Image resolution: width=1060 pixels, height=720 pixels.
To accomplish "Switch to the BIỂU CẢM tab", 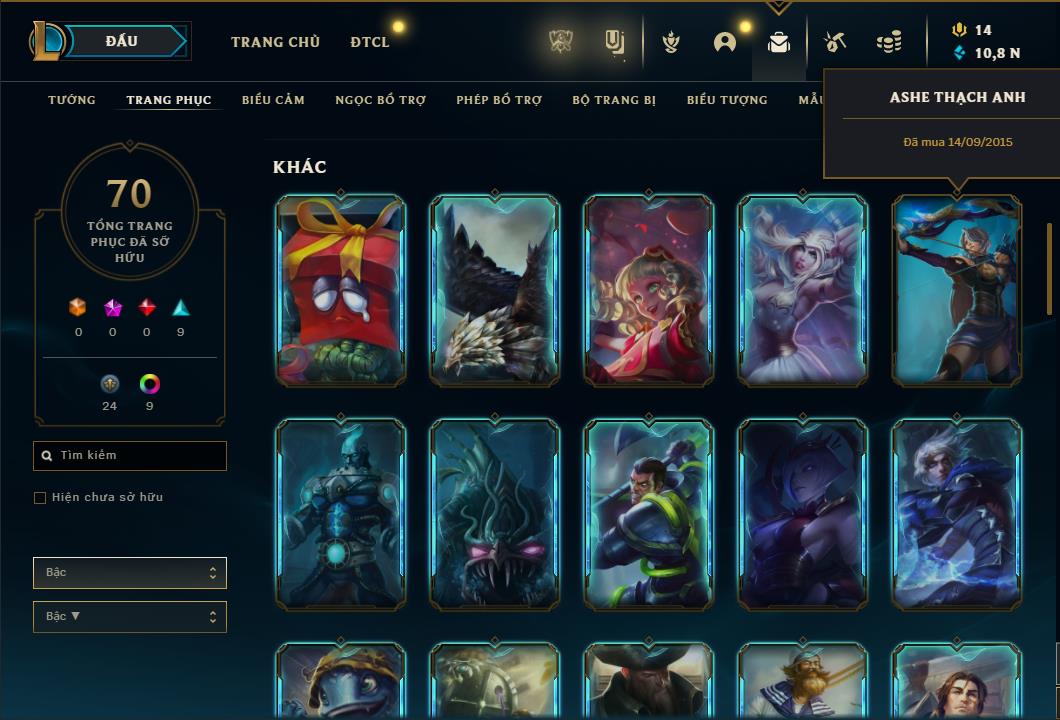I will 273,100.
